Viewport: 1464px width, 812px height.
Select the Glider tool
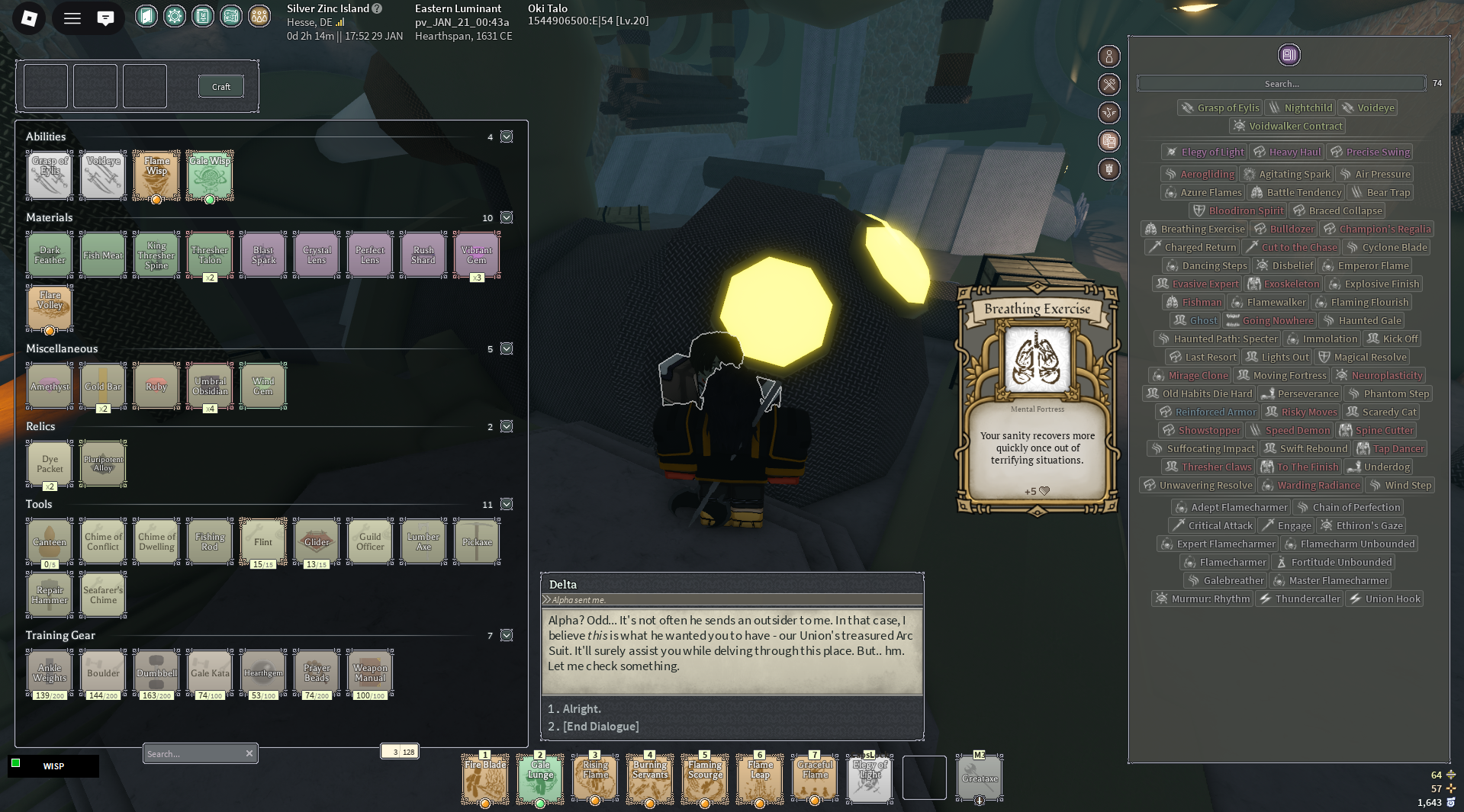(317, 541)
